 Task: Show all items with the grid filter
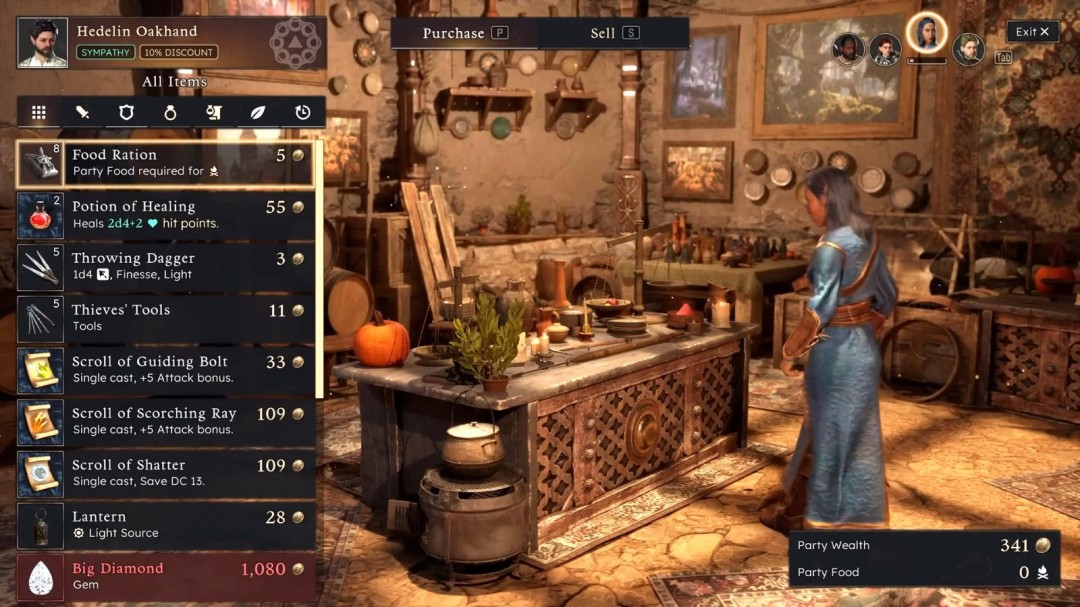(39, 113)
